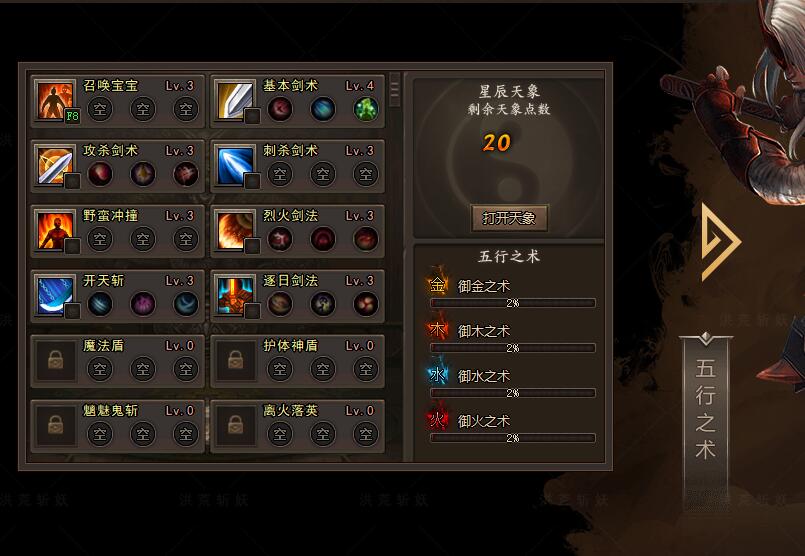The image size is (805, 556).
Task: Choose the 御木之术 wood element entry
Action: click(483, 331)
